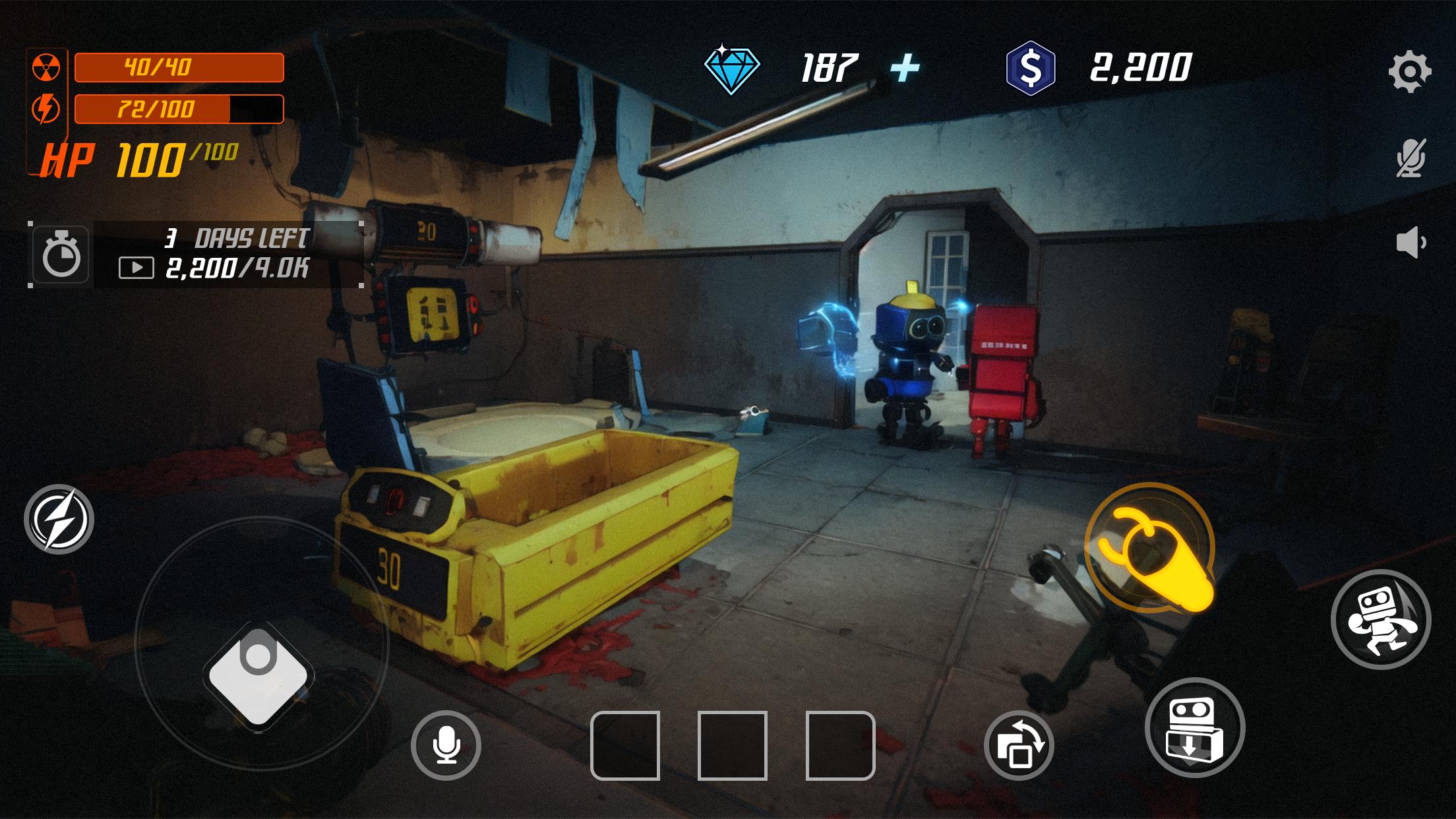Tap the dollar coin currency icon

(1031, 65)
